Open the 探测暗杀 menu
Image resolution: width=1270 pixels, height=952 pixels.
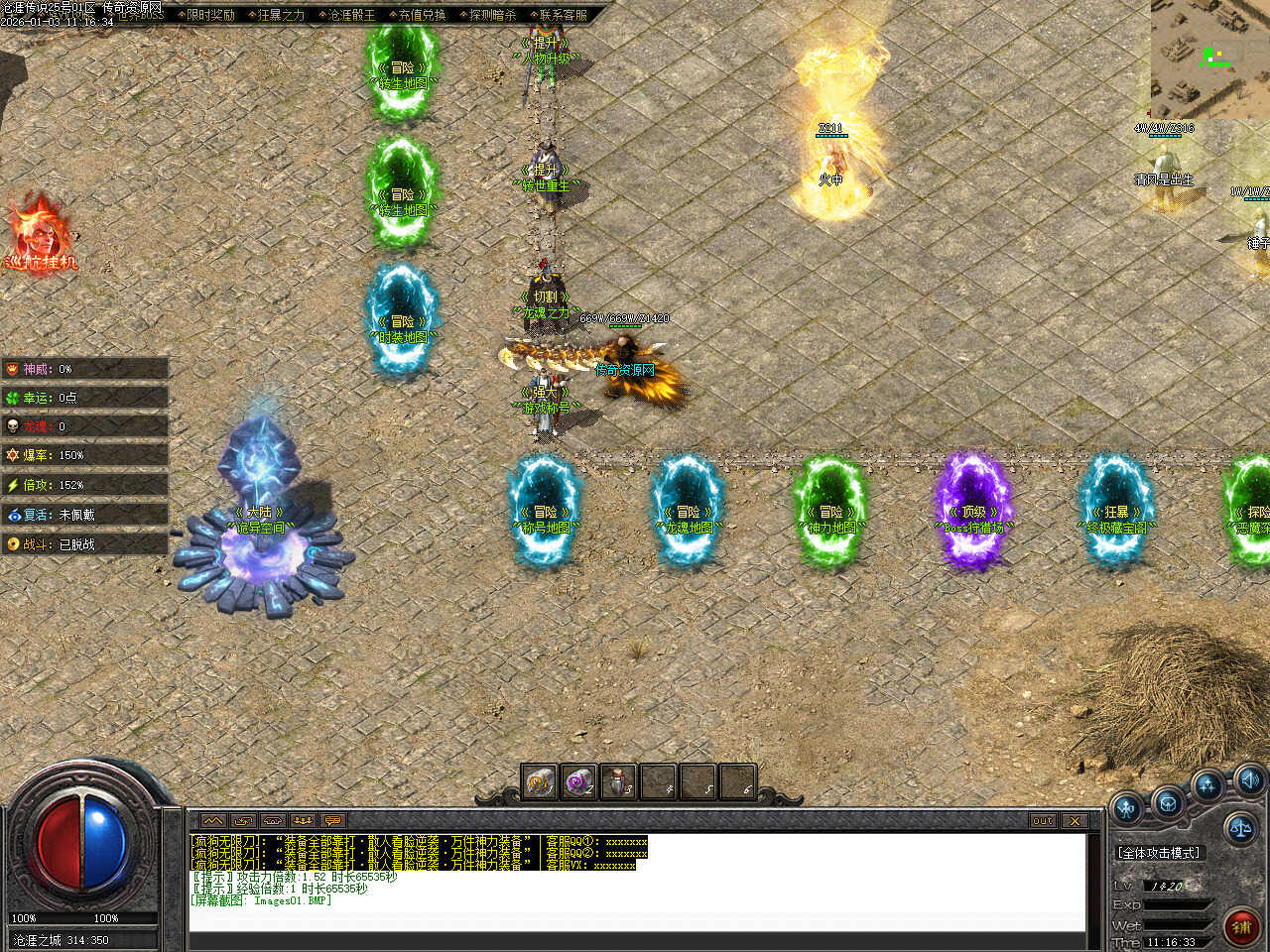[492, 15]
